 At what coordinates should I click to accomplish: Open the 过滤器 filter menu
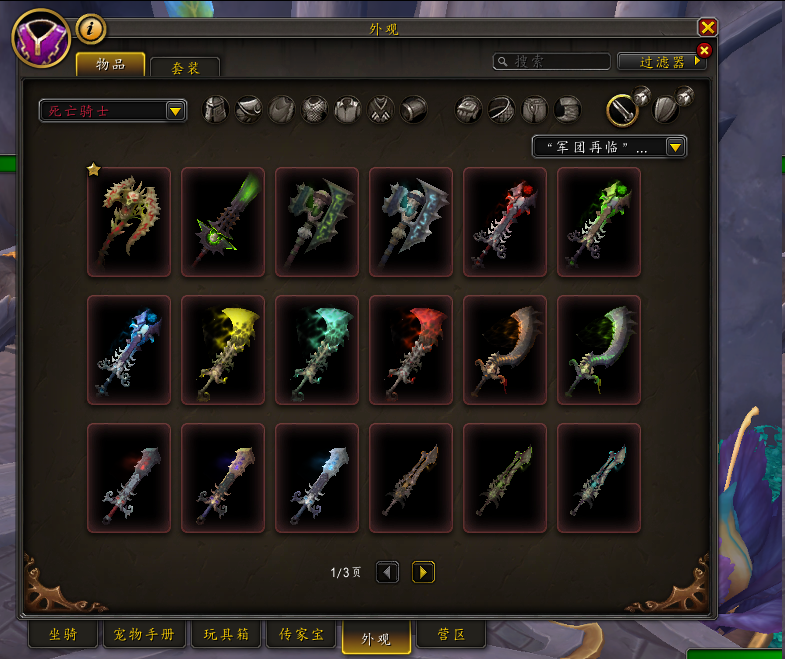coord(662,62)
